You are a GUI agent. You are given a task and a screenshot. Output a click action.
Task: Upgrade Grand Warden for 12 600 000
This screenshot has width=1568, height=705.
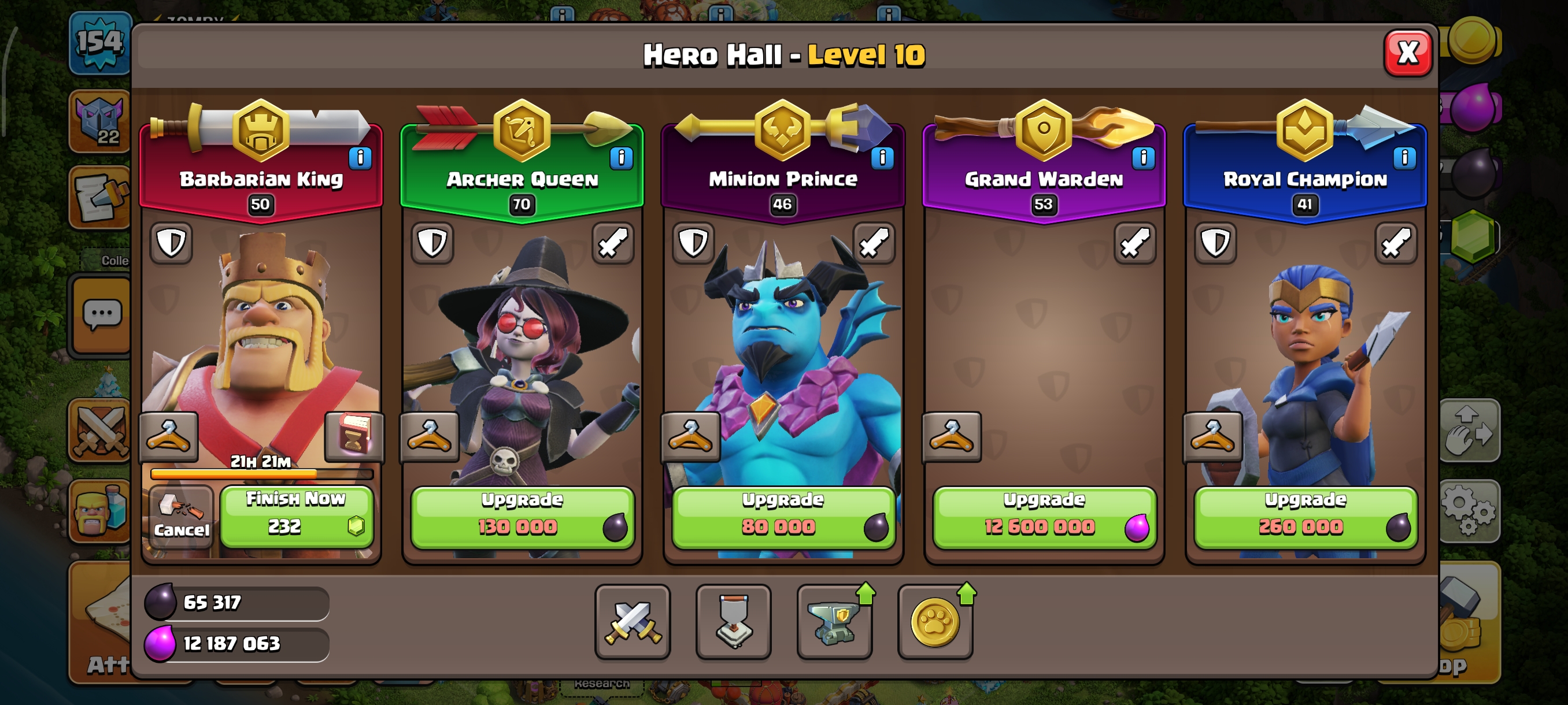click(x=1044, y=517)
